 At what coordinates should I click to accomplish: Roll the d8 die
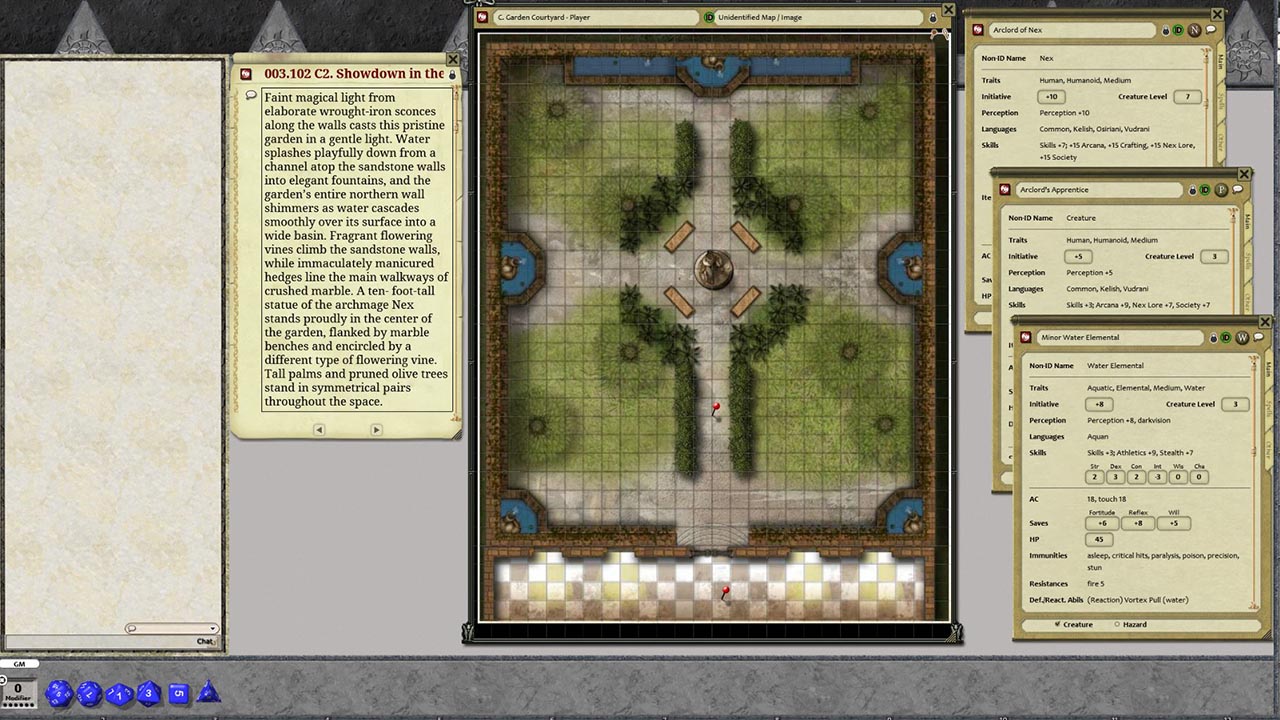click(147, 694)
